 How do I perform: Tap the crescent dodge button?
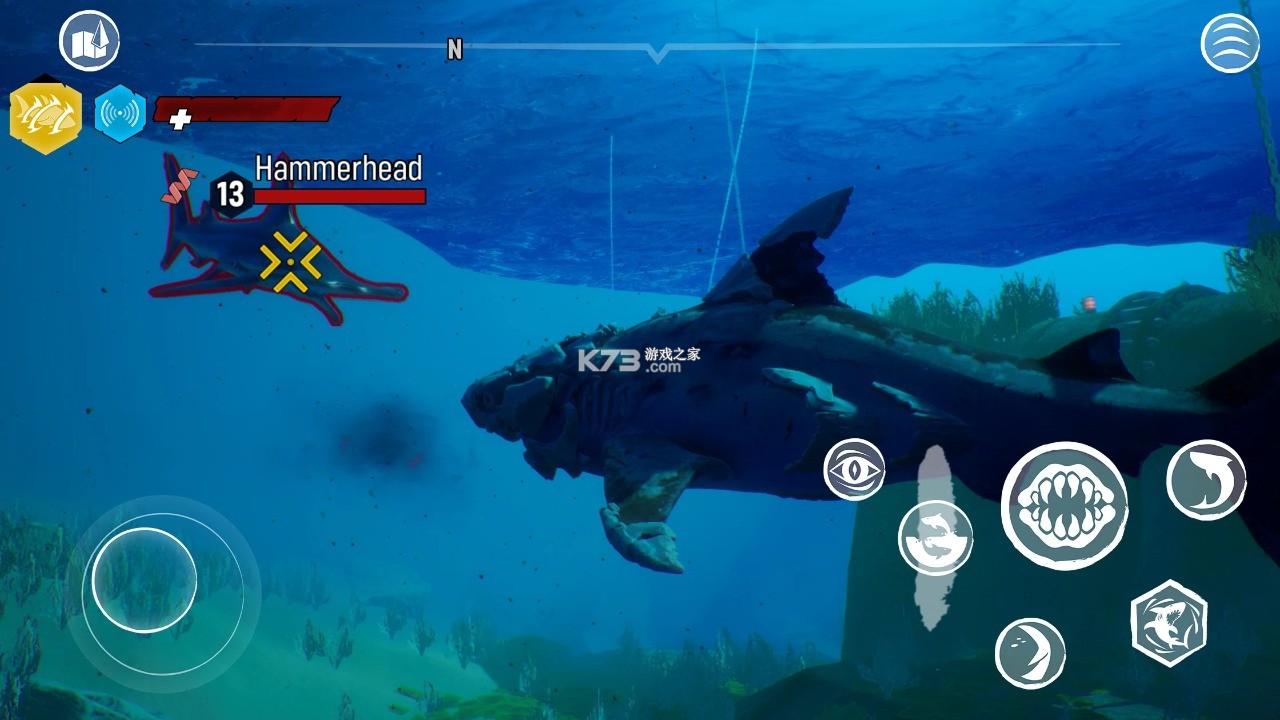pyautogui.click(x=1030, y=653)
